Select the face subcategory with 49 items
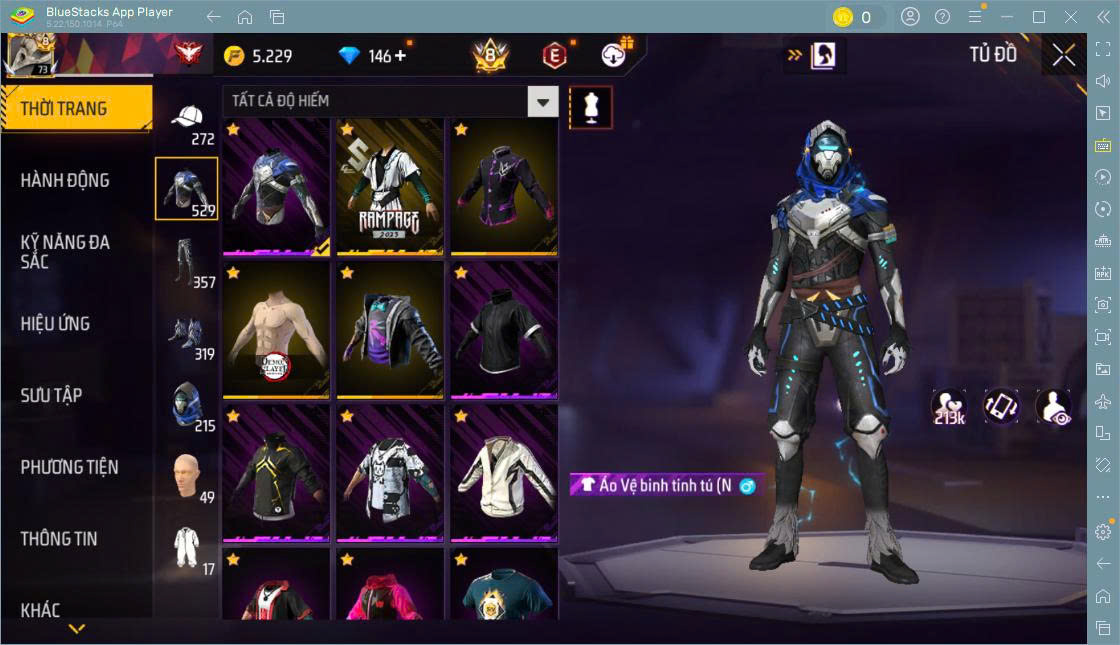Screen dimensions: 1120x645 [x=187, y=478]
